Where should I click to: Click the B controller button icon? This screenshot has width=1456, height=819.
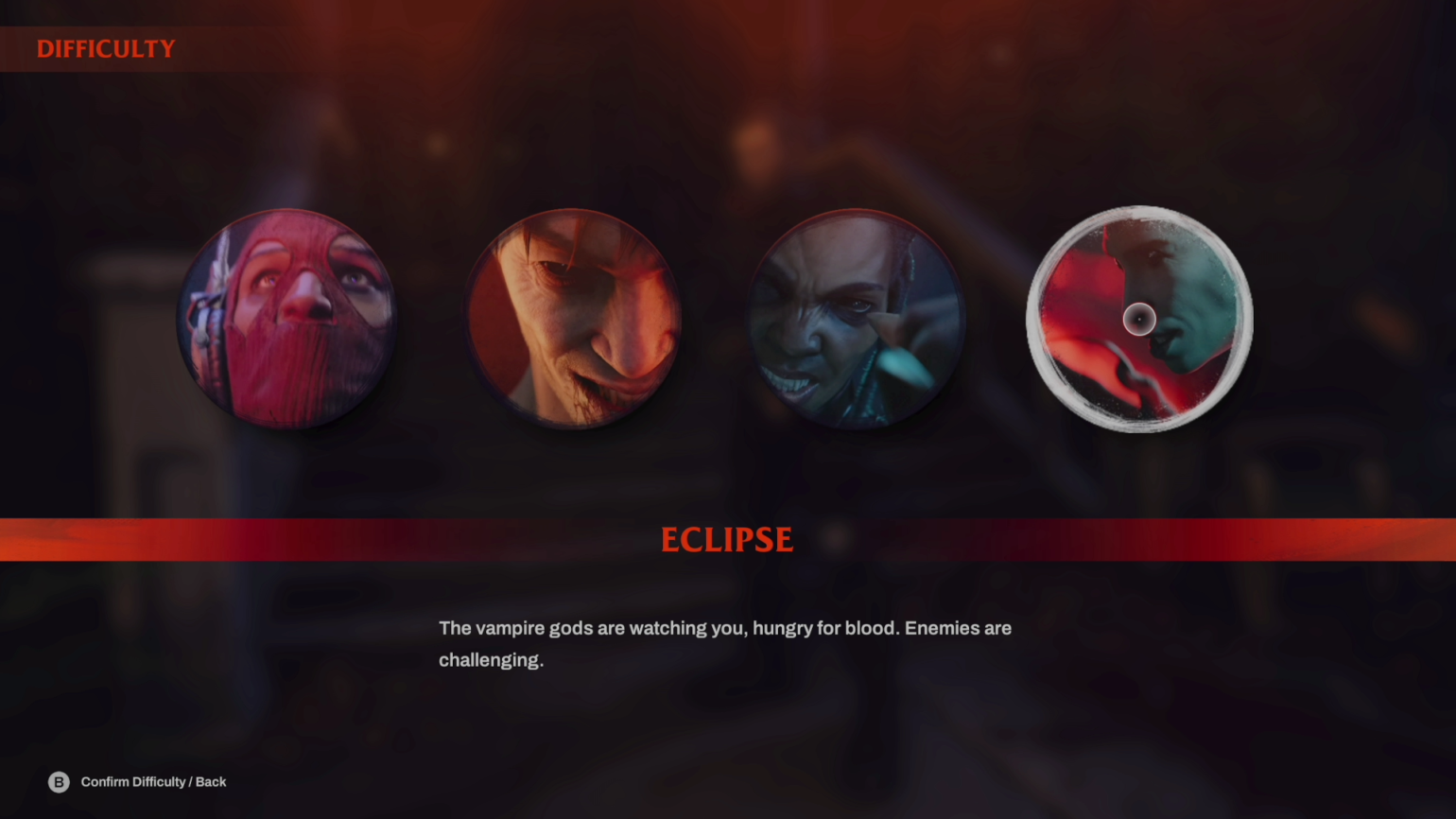59,782
